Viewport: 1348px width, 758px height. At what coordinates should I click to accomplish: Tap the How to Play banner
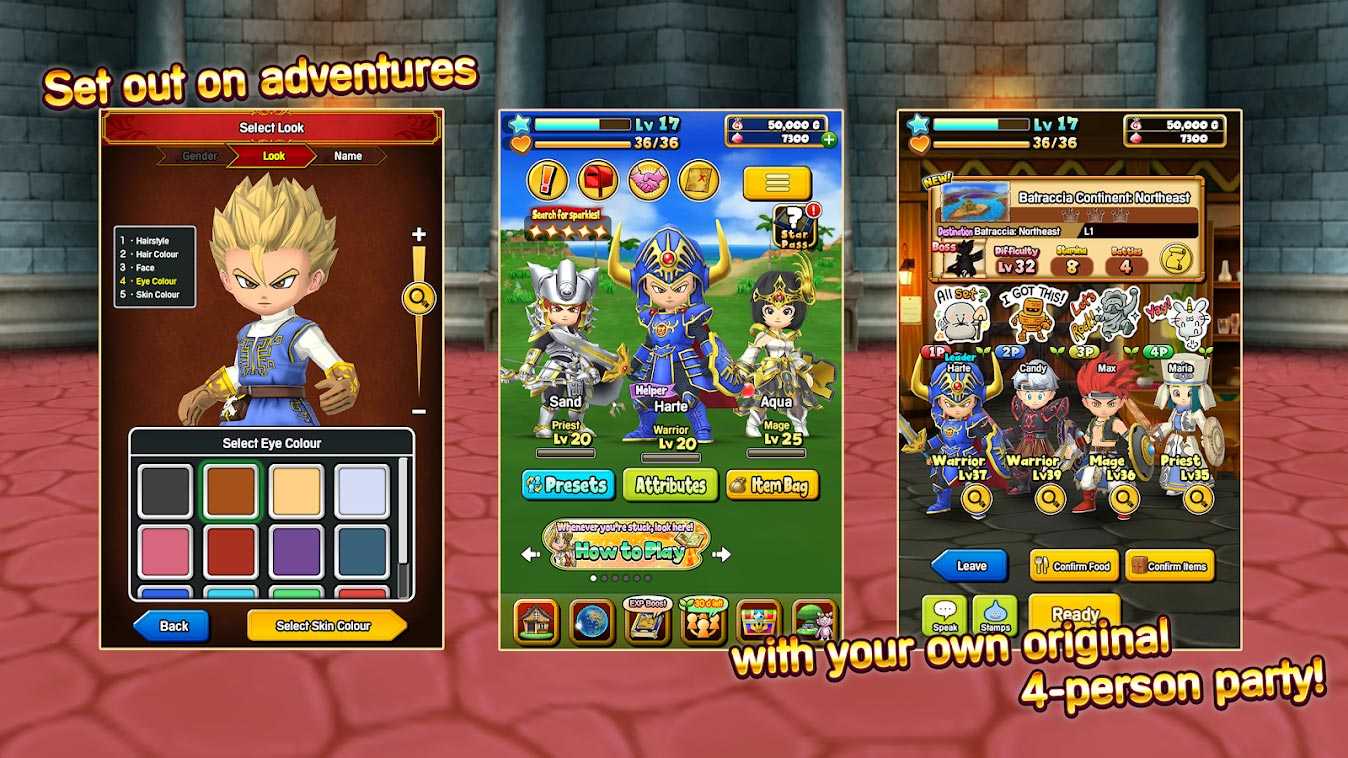625,546
